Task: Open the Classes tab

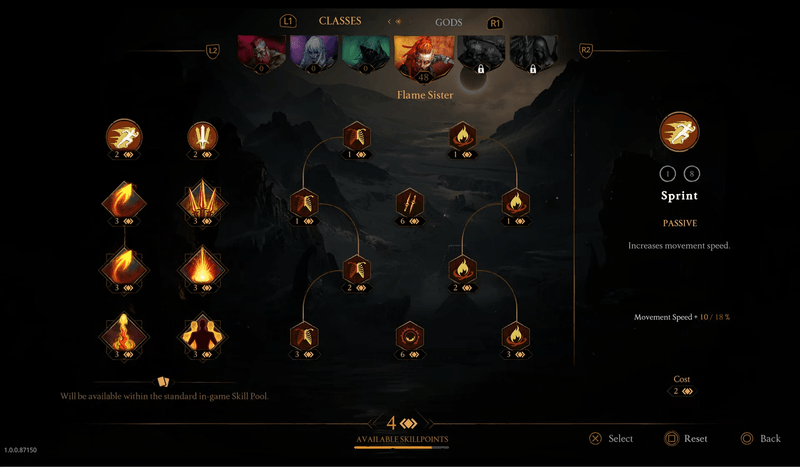Action: point(340,21)
